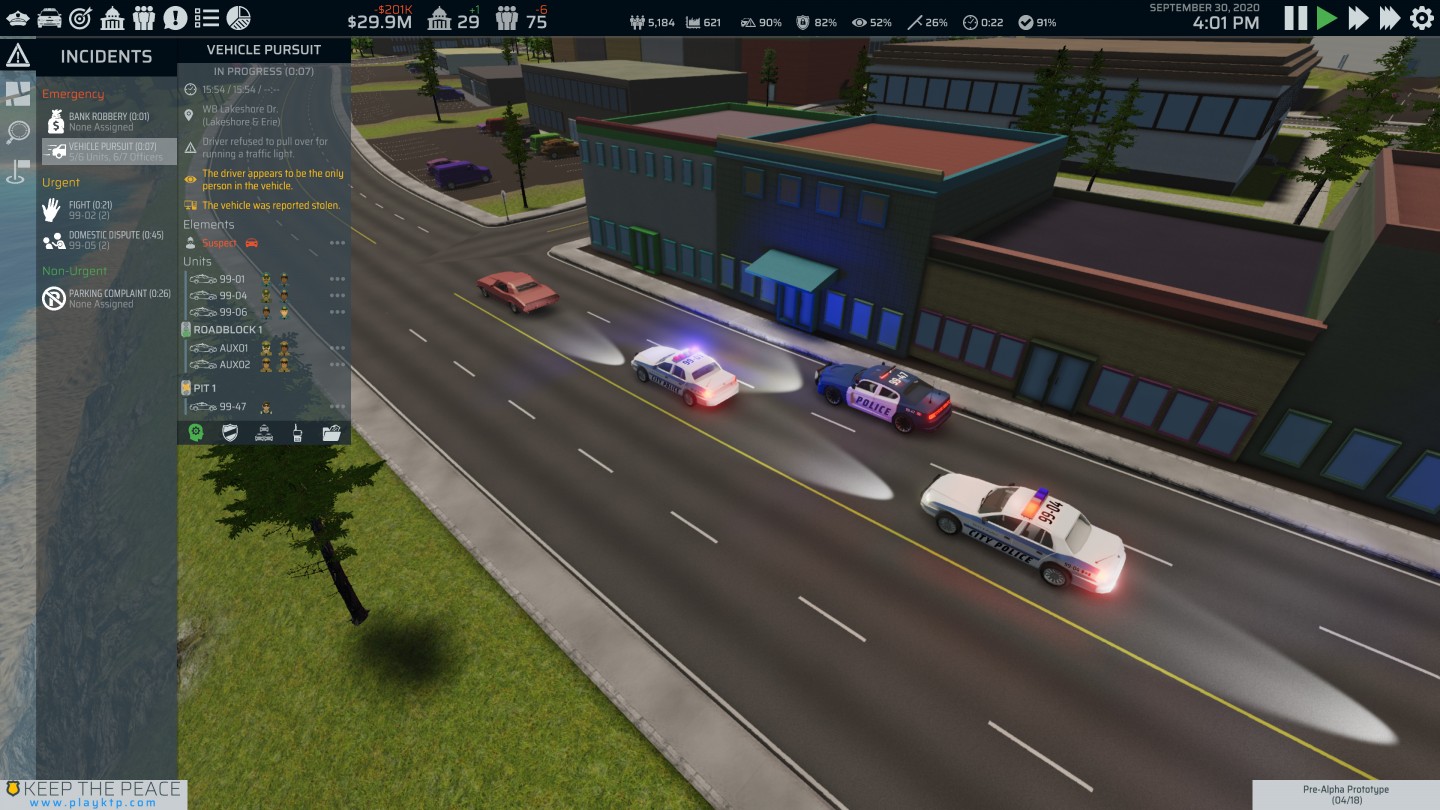1440x810 pixels.
Task: Open the map tab in the sidebar
Action: (x=18, y=94)
